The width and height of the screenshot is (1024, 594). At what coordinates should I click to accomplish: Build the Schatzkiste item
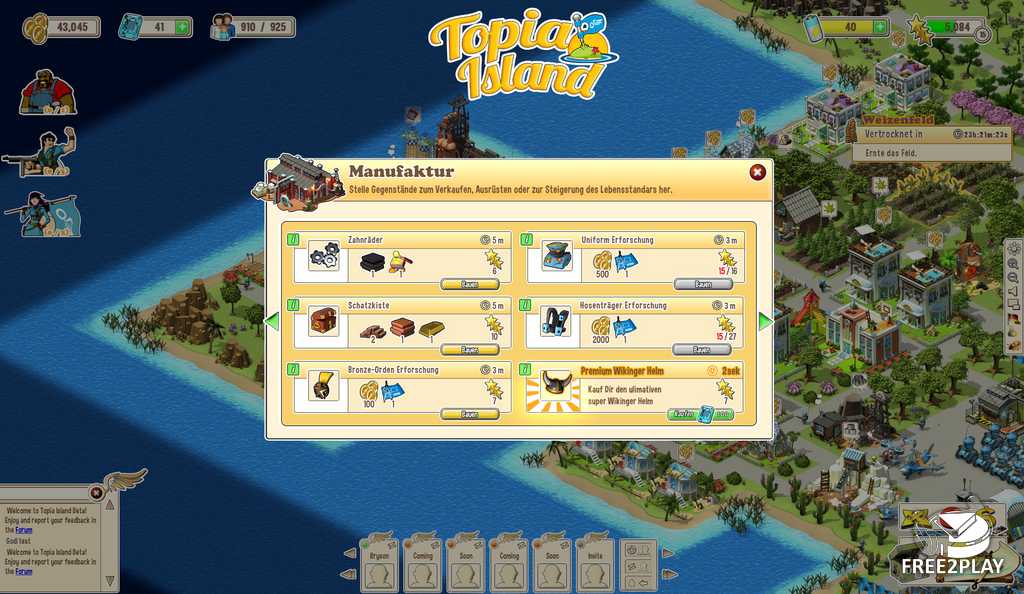pos(469,349)
